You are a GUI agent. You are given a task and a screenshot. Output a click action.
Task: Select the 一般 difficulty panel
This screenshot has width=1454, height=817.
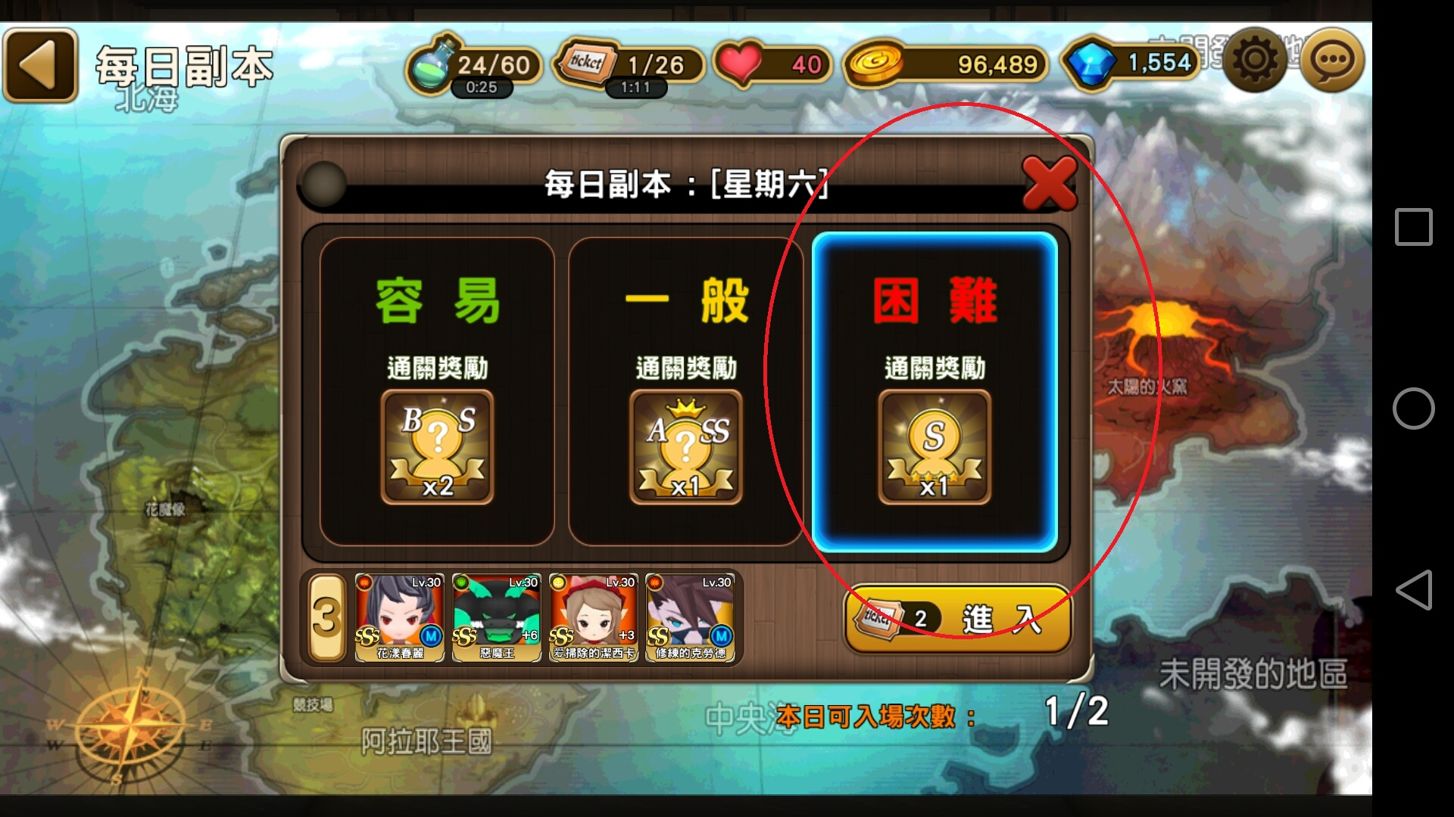(x=687, y=390)
